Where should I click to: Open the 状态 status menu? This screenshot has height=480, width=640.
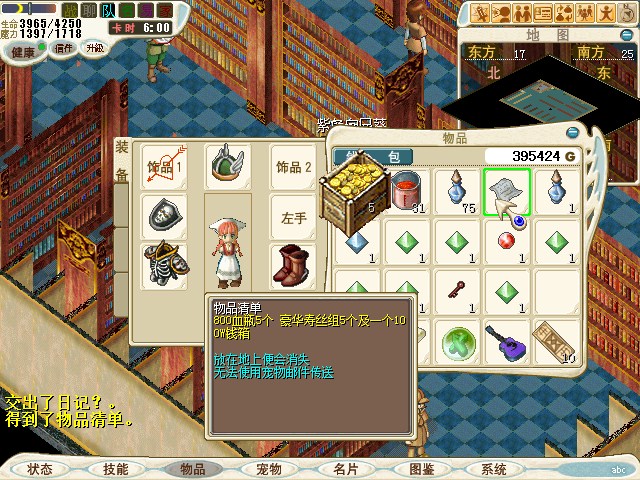[40, 468]
